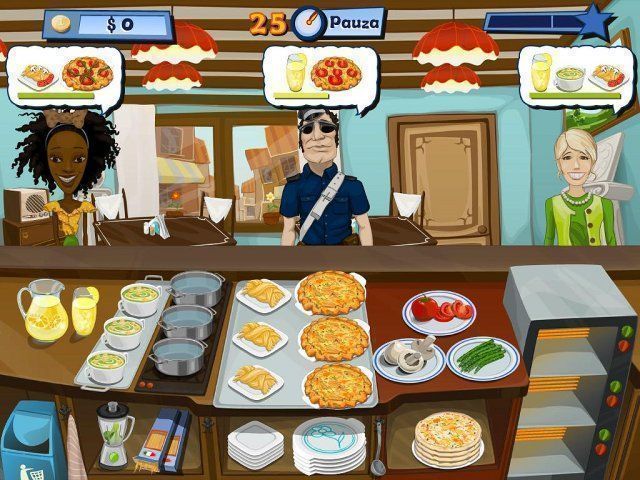Image resolution: width=640 pixels, height=480 pixels.
Task: Open the blue bin with cart icon
Action: click(28, 440)
